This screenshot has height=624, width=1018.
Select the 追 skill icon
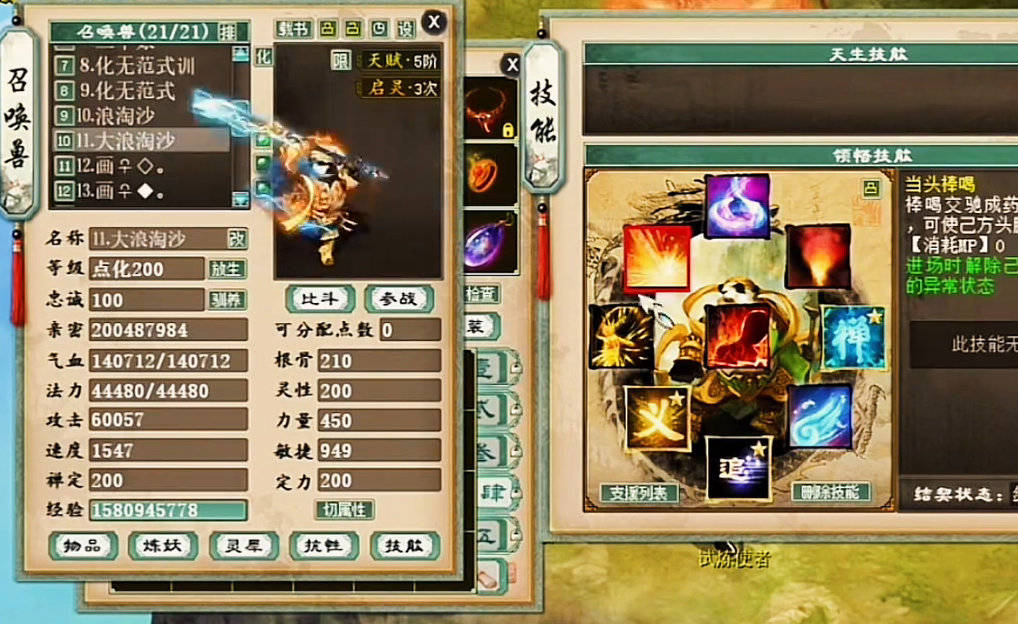coord(737,467)
